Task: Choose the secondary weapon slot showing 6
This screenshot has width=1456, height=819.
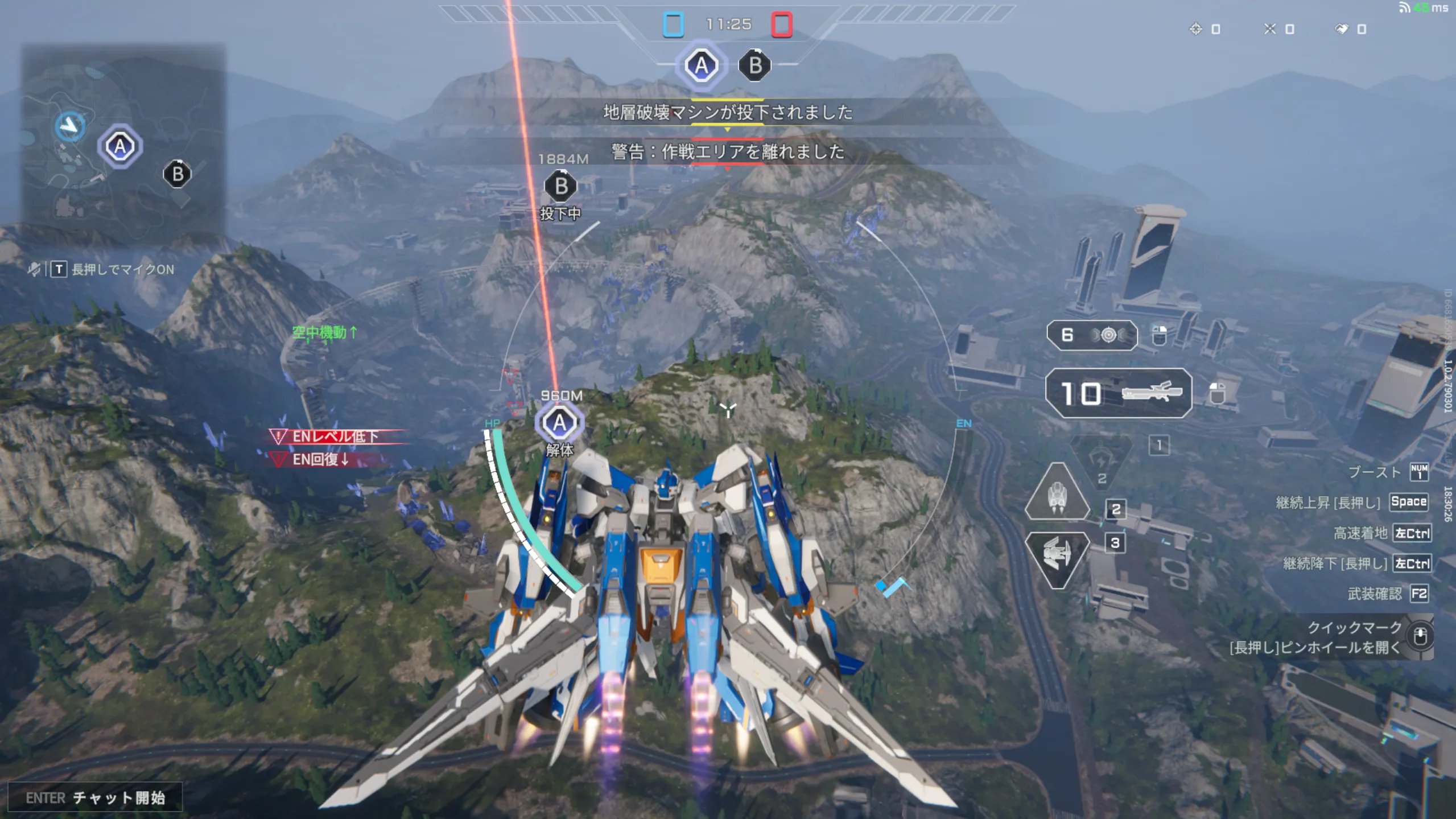Action: tap(1091, 335)
